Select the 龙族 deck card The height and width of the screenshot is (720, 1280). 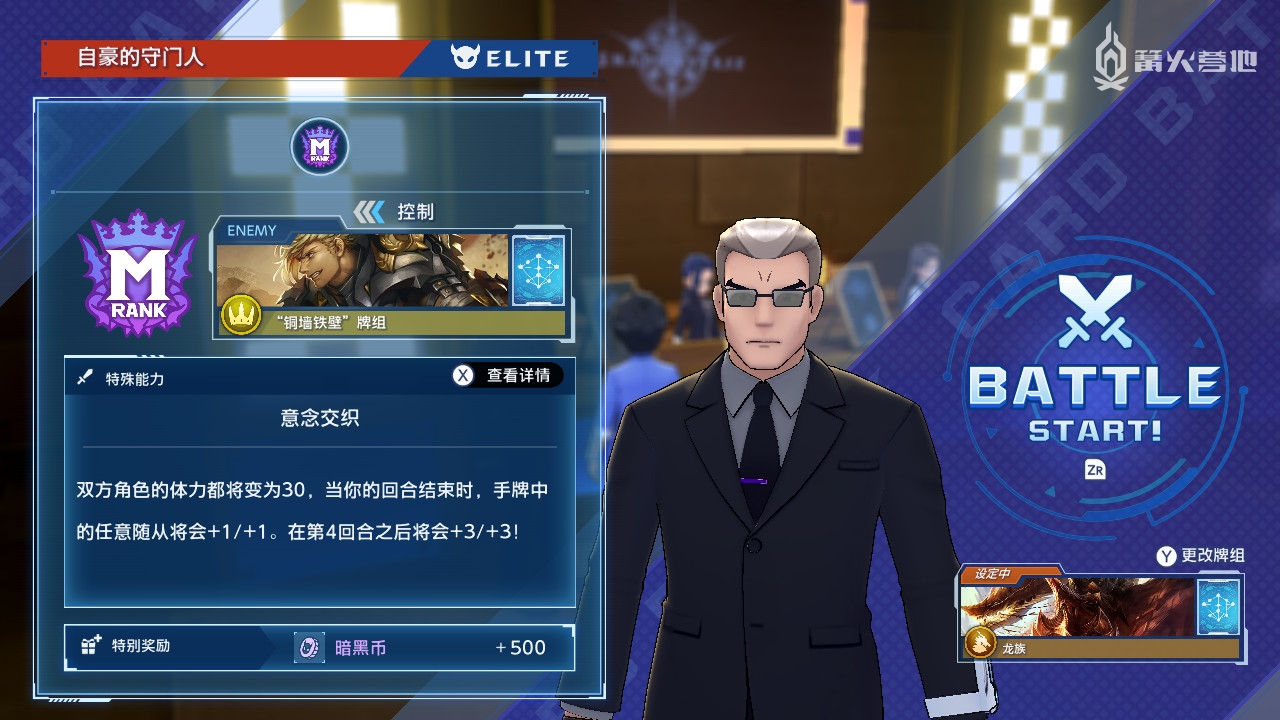pos(1100,613)
